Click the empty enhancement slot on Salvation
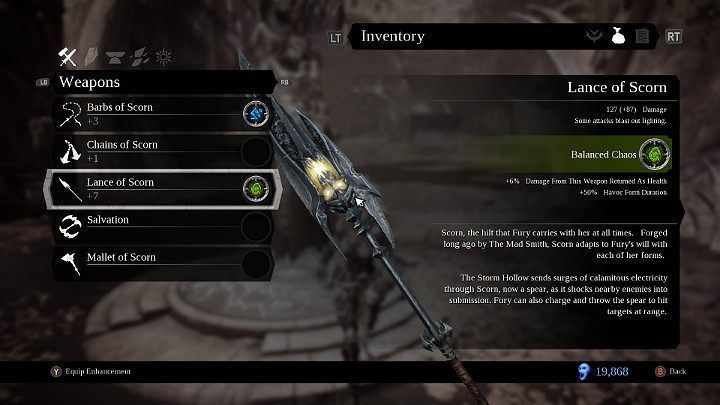Image resolution: width=720 pixels, height=405 pixels. [x=256, y=225]
